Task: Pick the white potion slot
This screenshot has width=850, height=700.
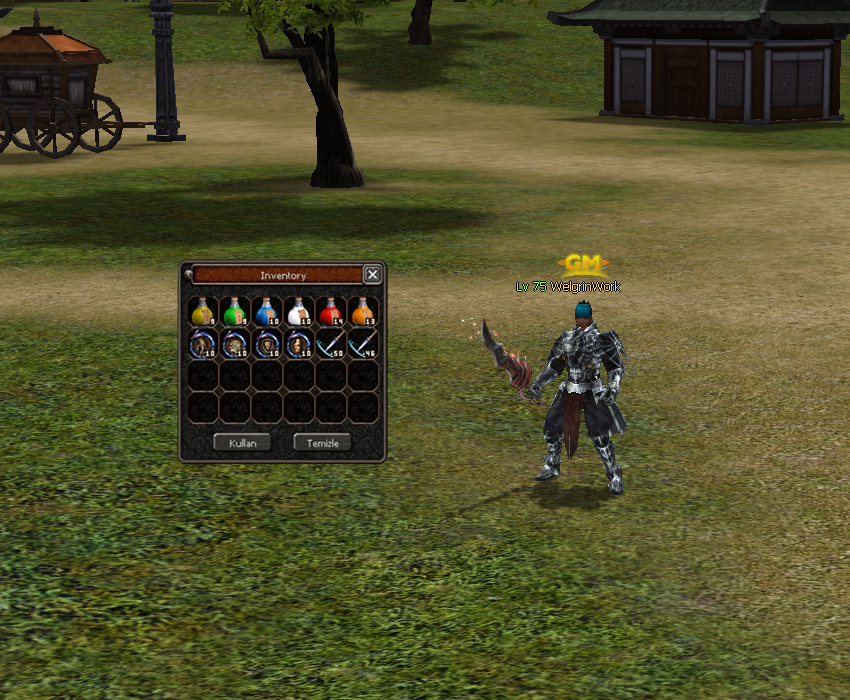Action: coord(299,311)
